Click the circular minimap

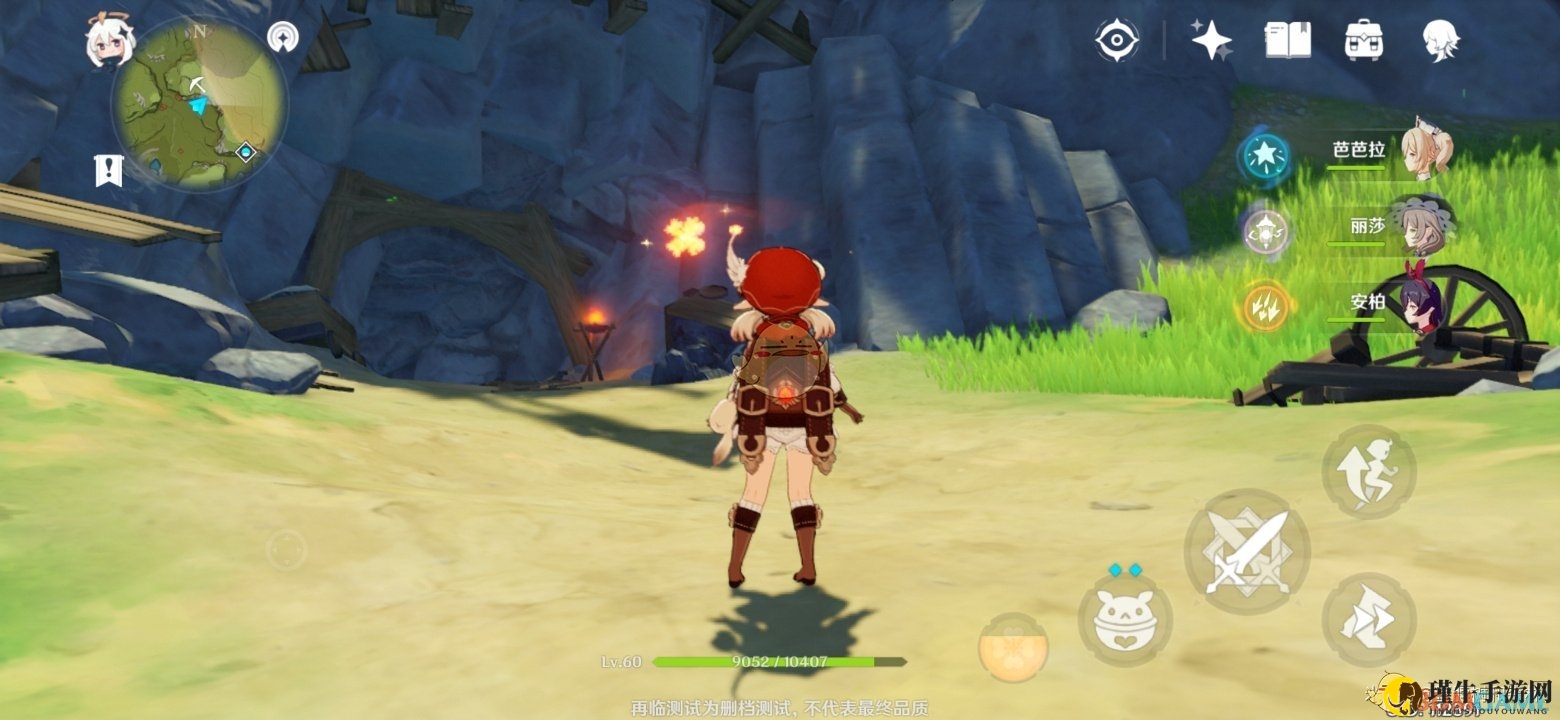pyautogui.click(x=198, y=103)
